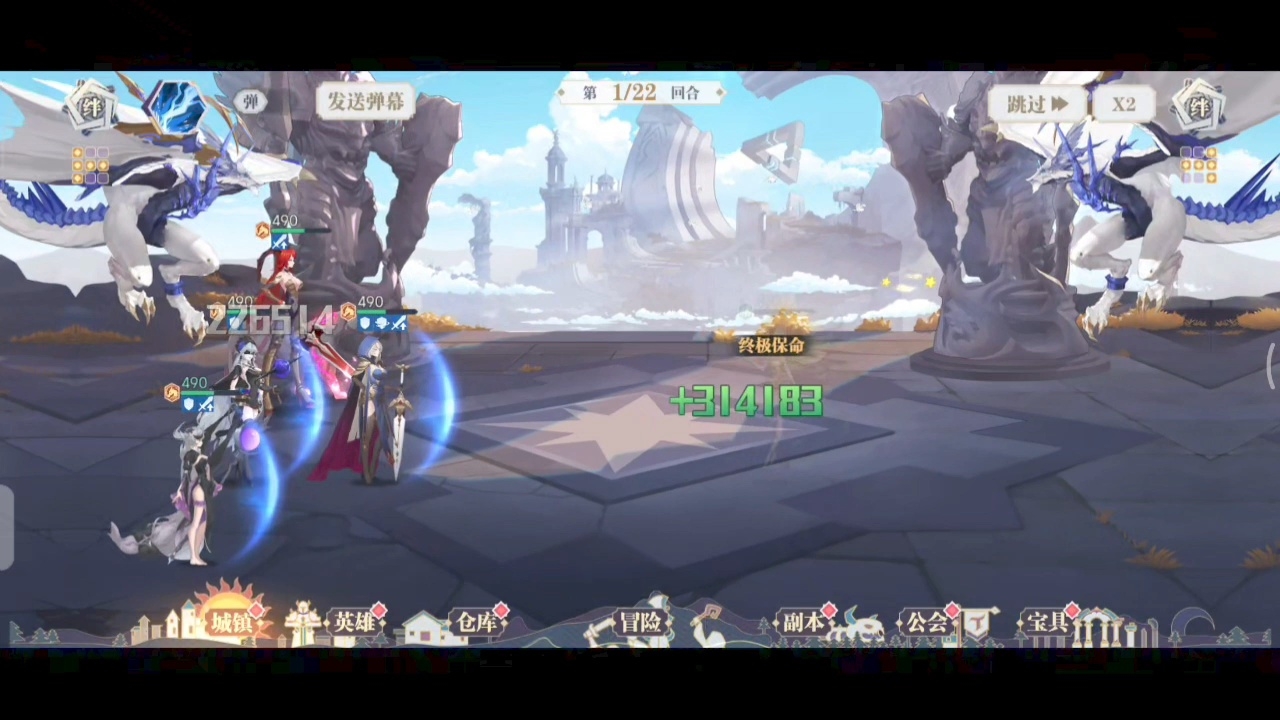This screenshot has width=1280, height=720.
Task: Open the left team's 绊 bond icon
Action: [x=91, y=107]
